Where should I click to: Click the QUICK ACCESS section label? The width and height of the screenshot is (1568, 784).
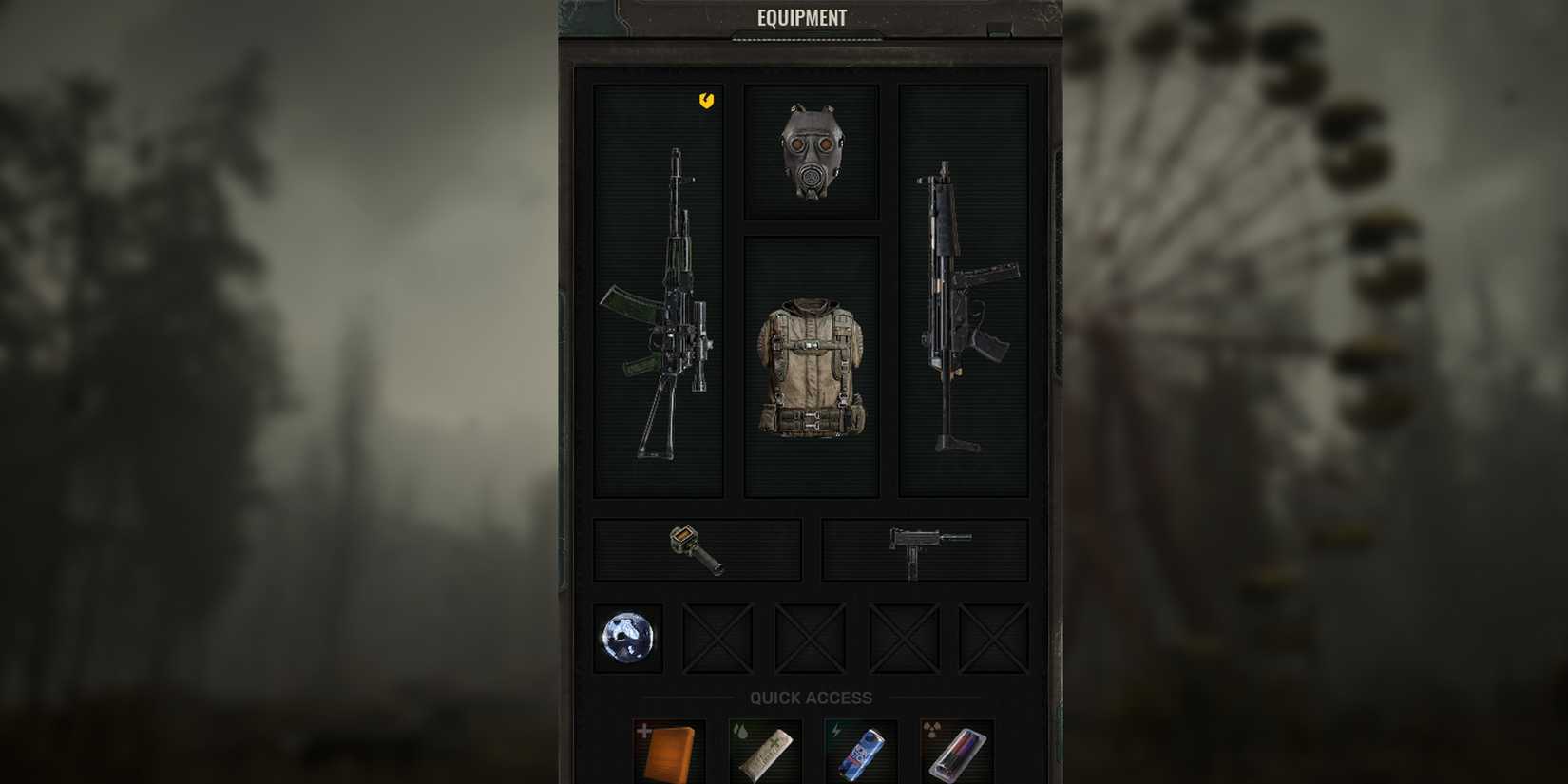(810, 698)
